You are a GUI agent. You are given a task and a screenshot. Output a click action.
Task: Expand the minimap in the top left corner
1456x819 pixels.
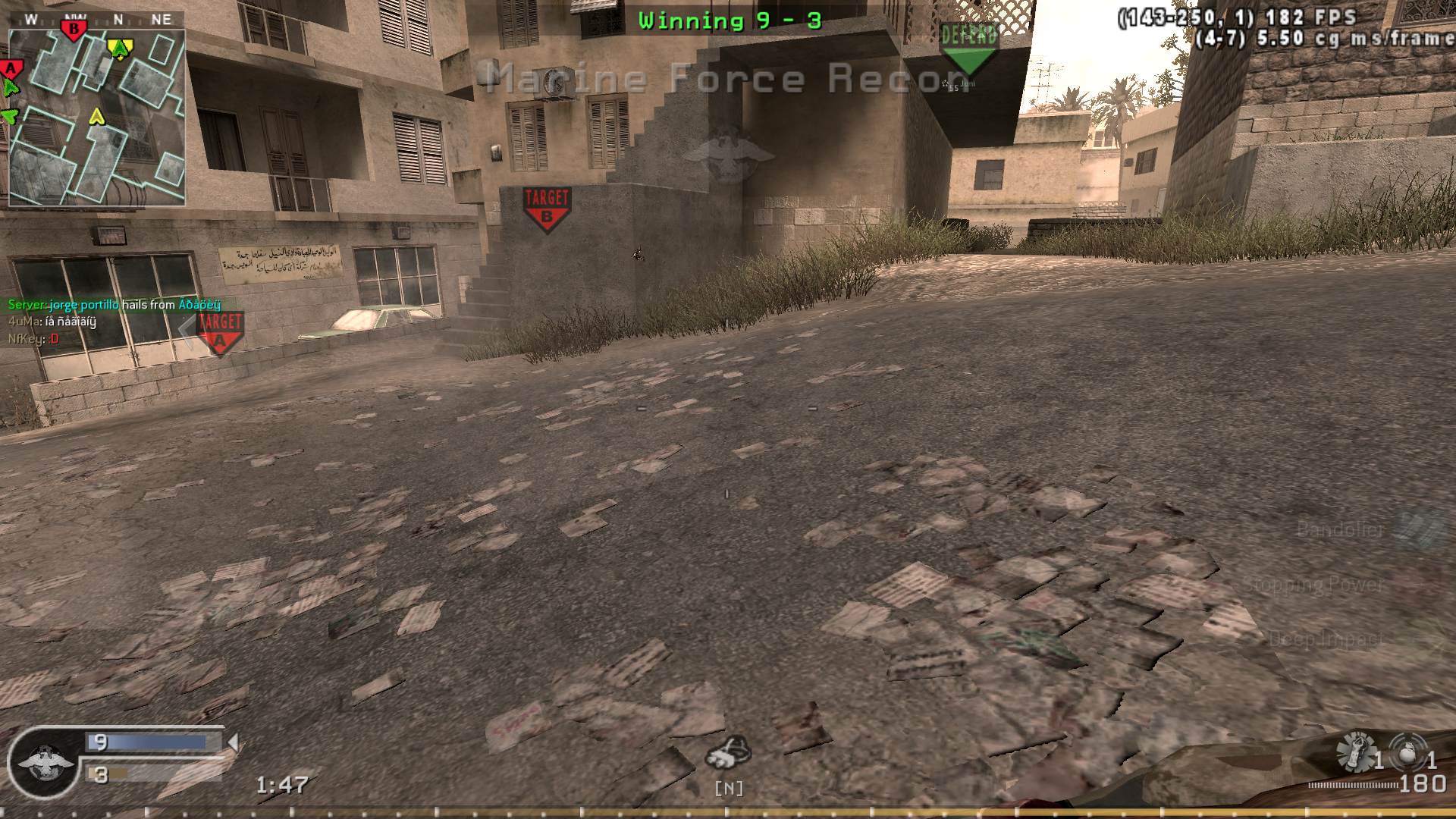pos(99,114)
